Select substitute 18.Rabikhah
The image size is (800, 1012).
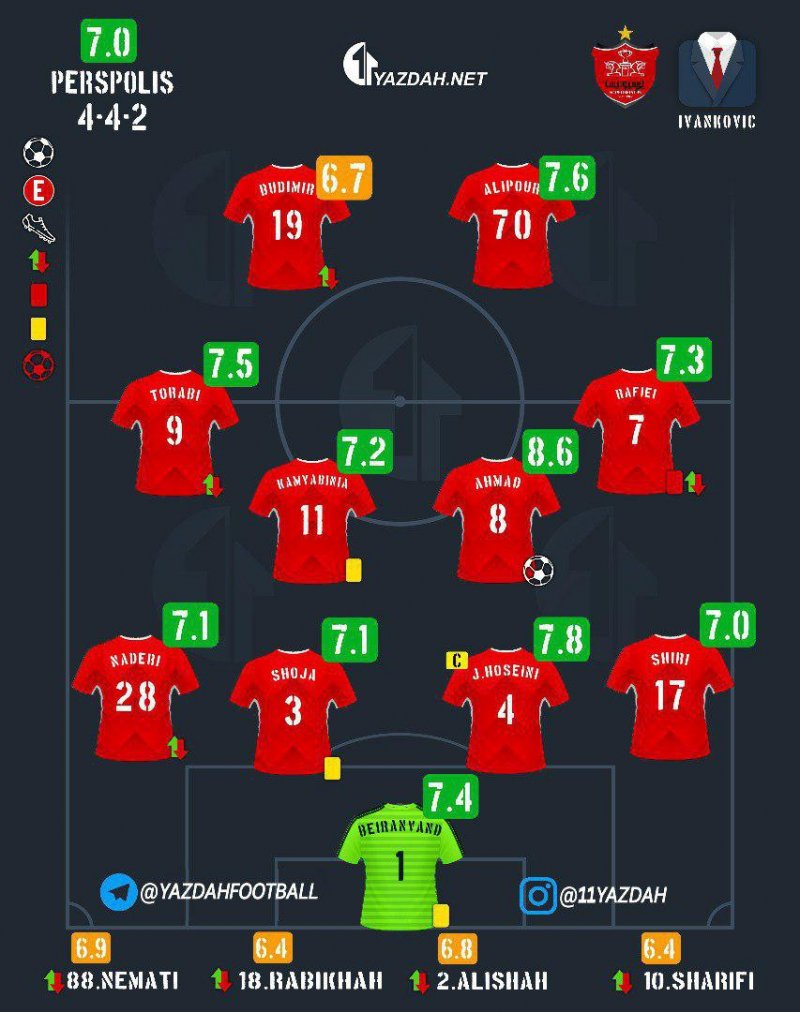click(x=298, y=980)
